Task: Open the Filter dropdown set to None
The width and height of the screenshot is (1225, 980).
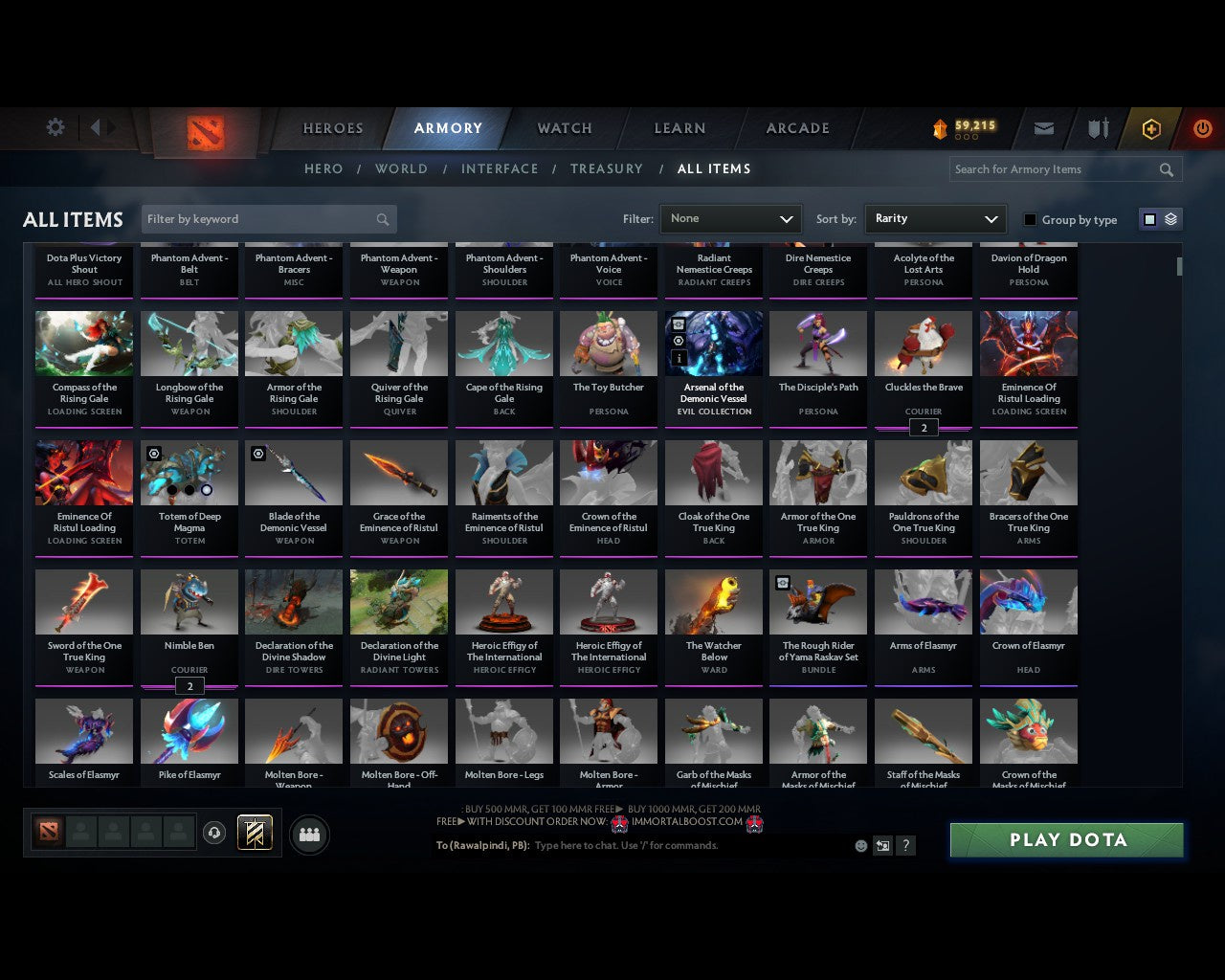Action: click(730, 218)
